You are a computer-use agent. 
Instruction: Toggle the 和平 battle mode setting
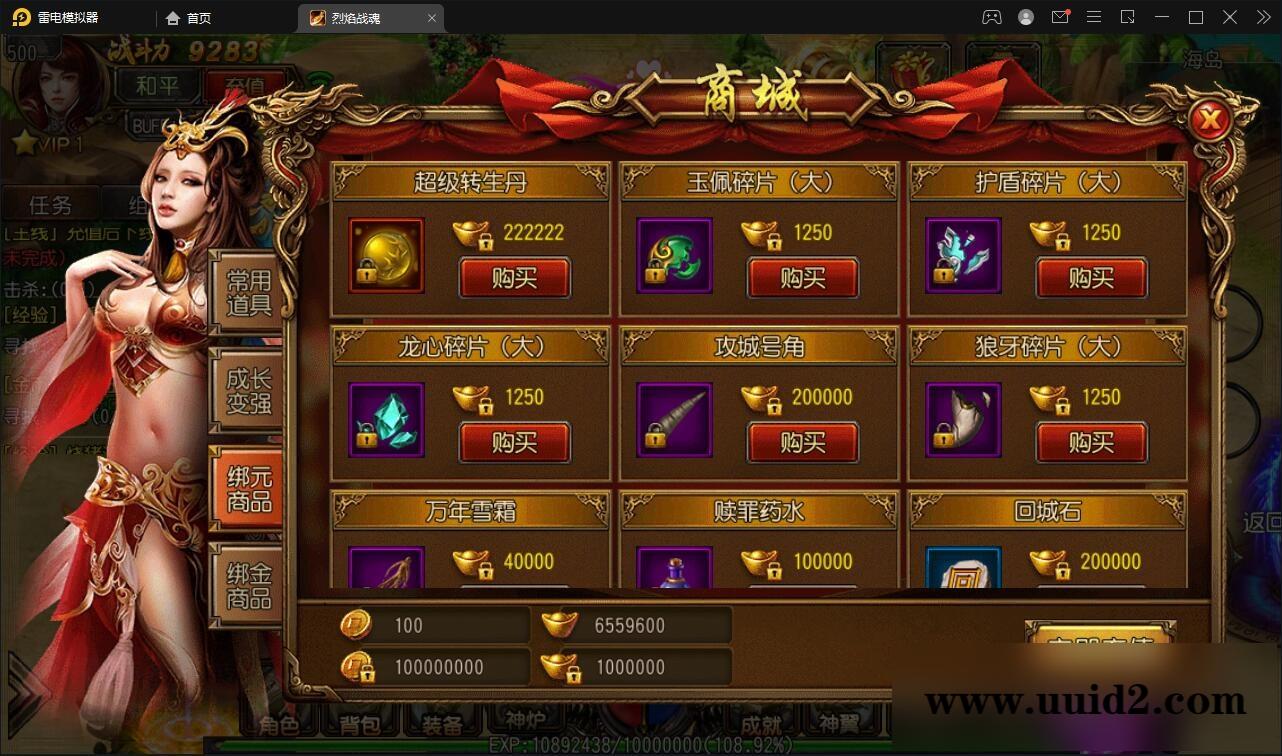157,85
